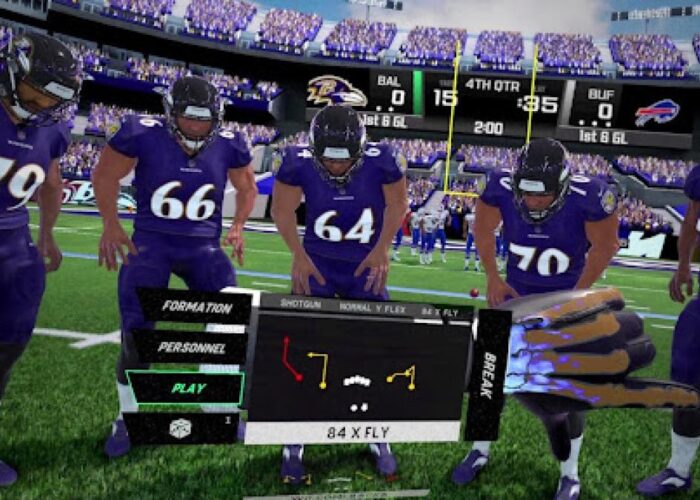Open the Personnel selector
This screenshot has width=700, height=500.
click(190, 347)
